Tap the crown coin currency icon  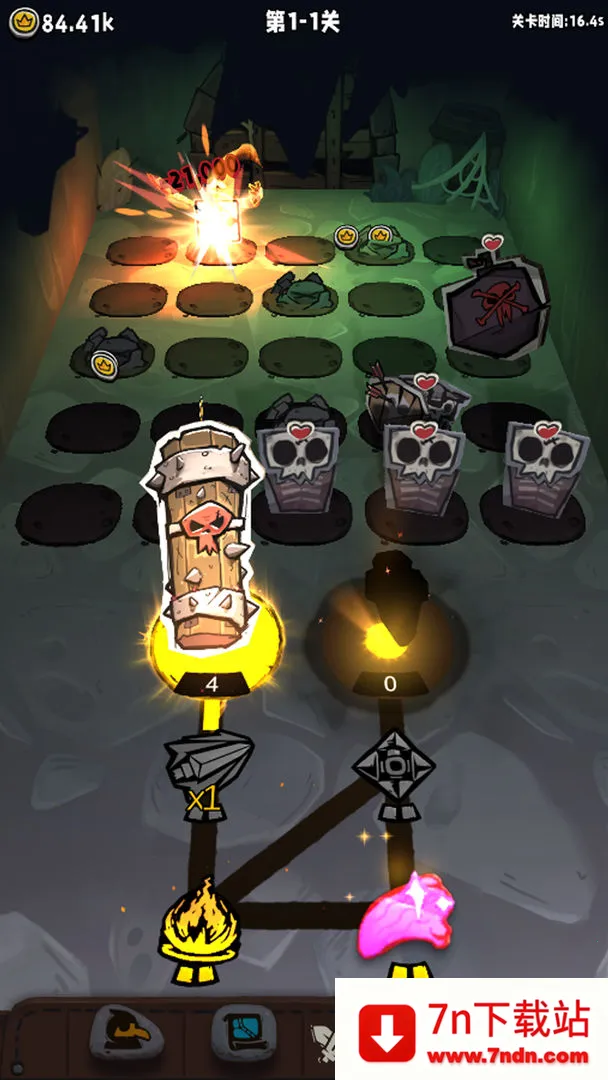coord(24,23)
